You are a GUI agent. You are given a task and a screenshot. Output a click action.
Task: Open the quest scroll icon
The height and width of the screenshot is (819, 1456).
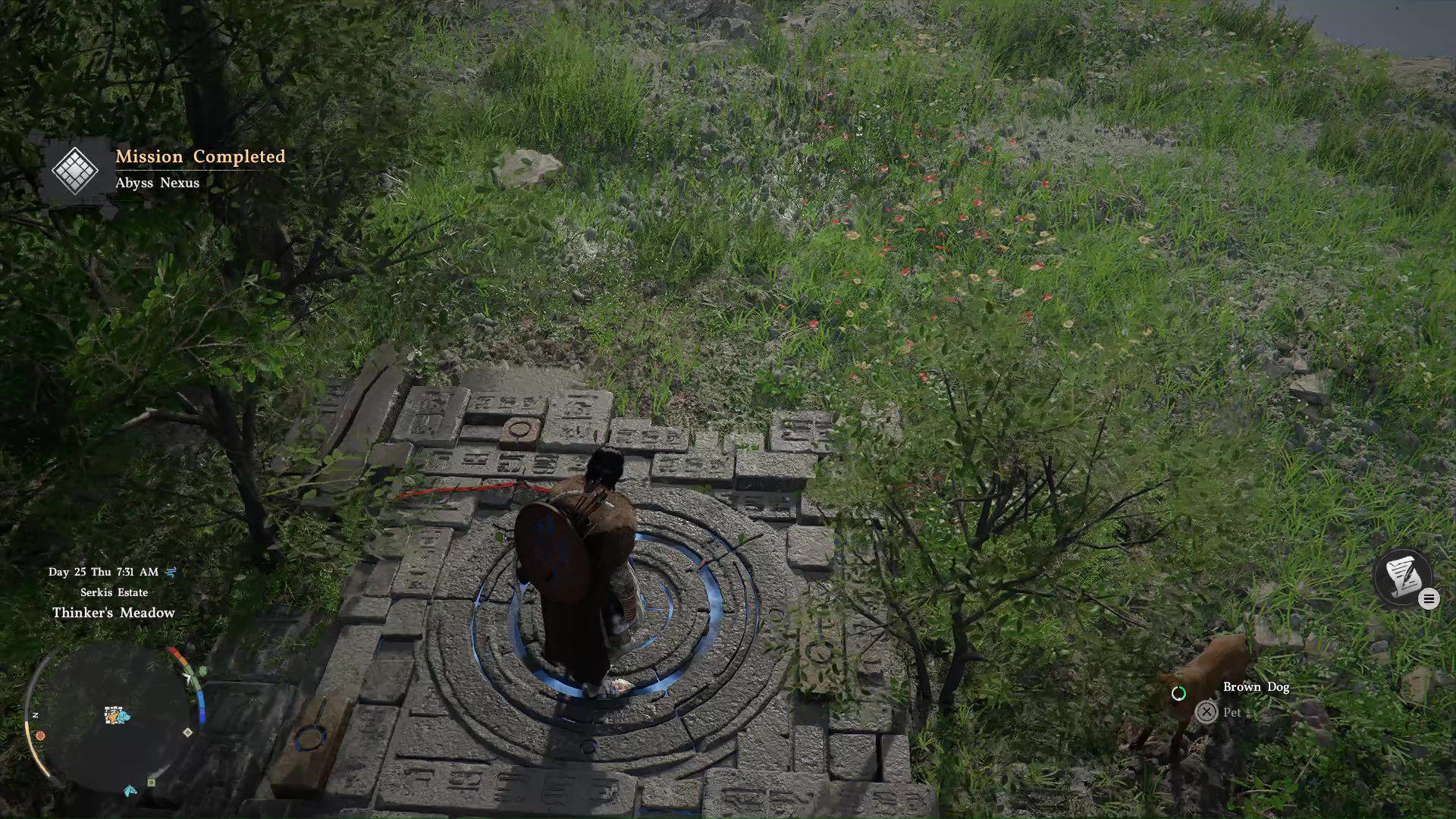1404,577
